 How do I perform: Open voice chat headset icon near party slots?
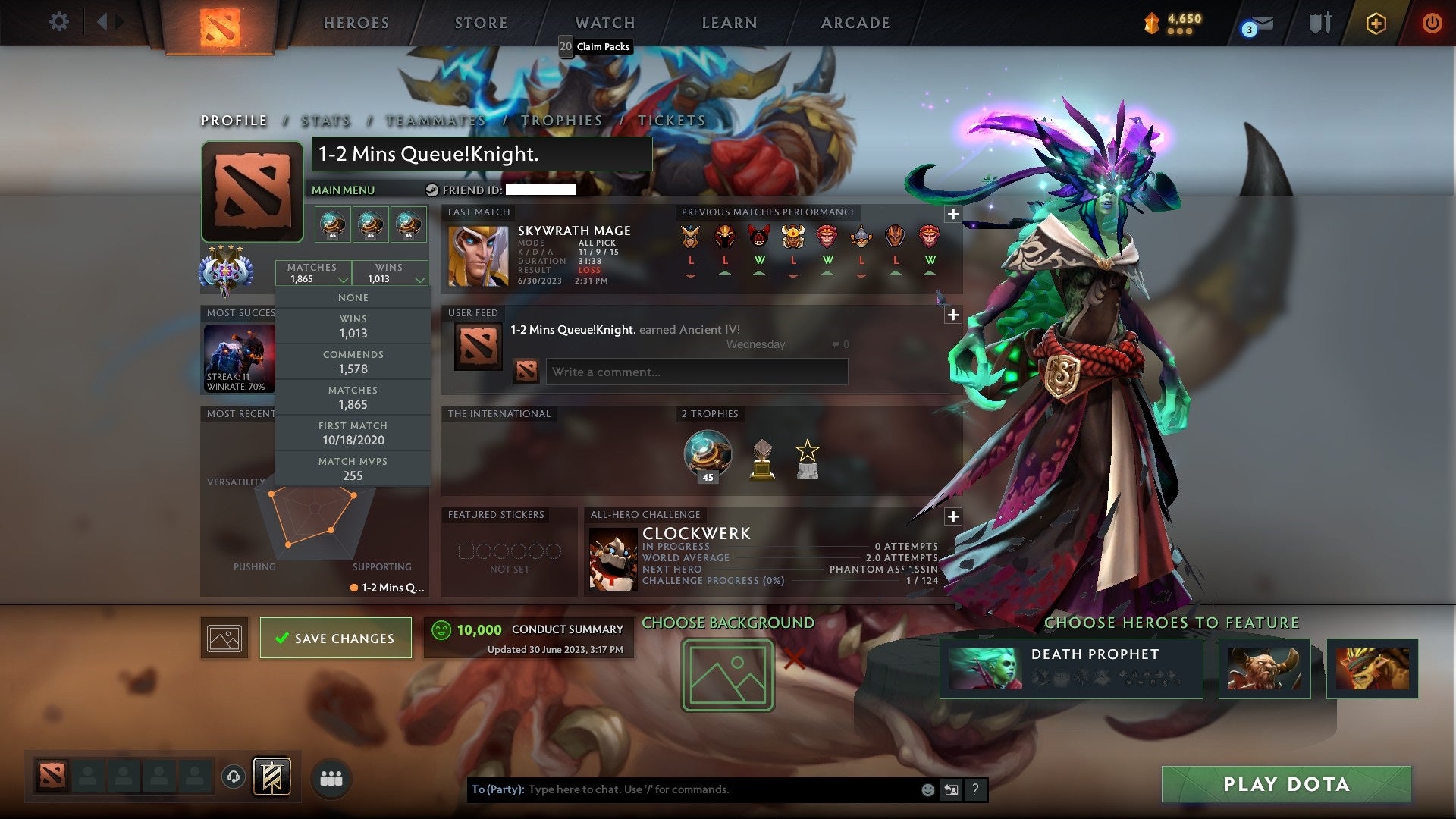231,777
